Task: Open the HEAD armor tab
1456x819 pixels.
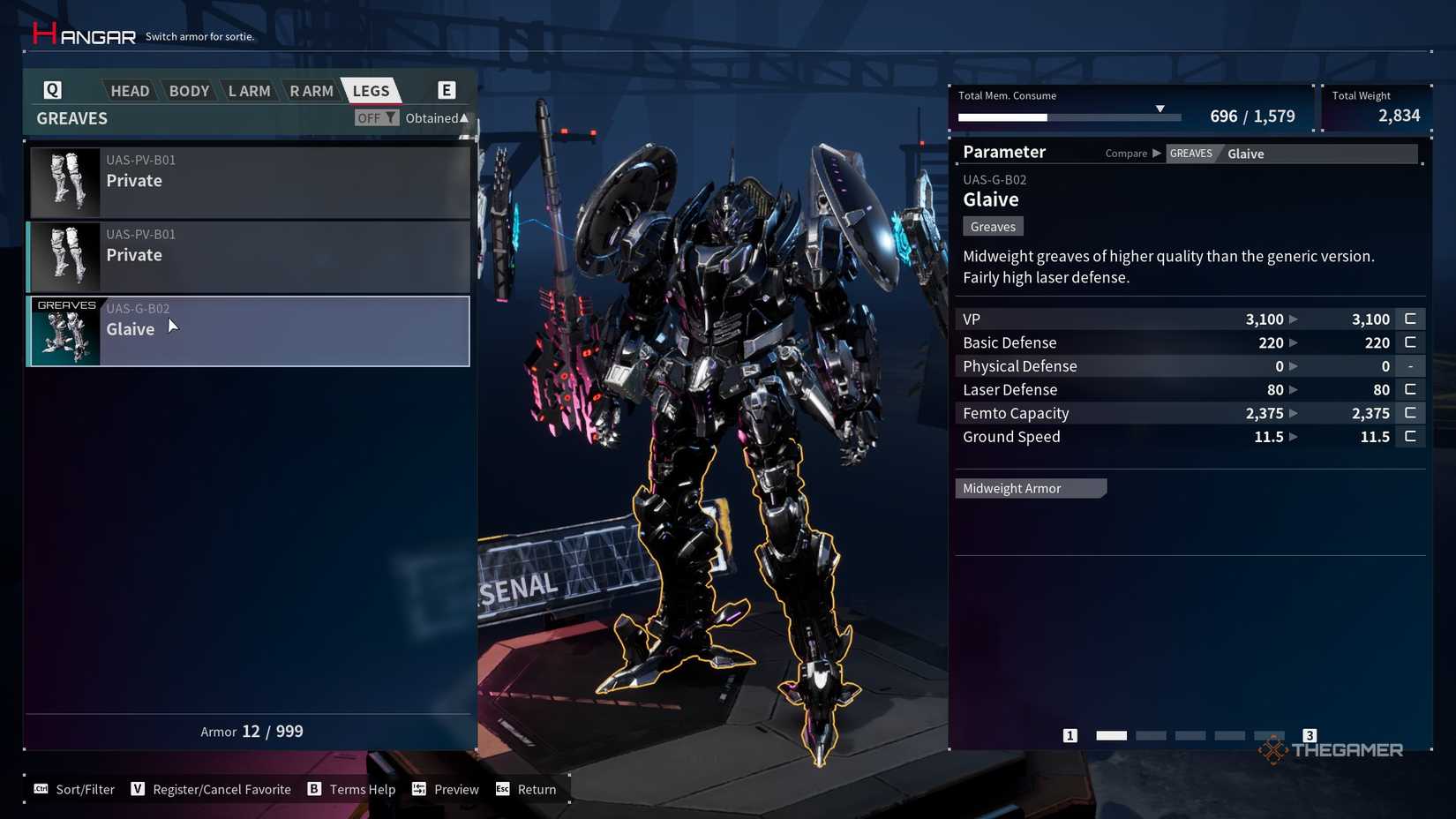Action: pyautogui.click(x=129, y=89)
